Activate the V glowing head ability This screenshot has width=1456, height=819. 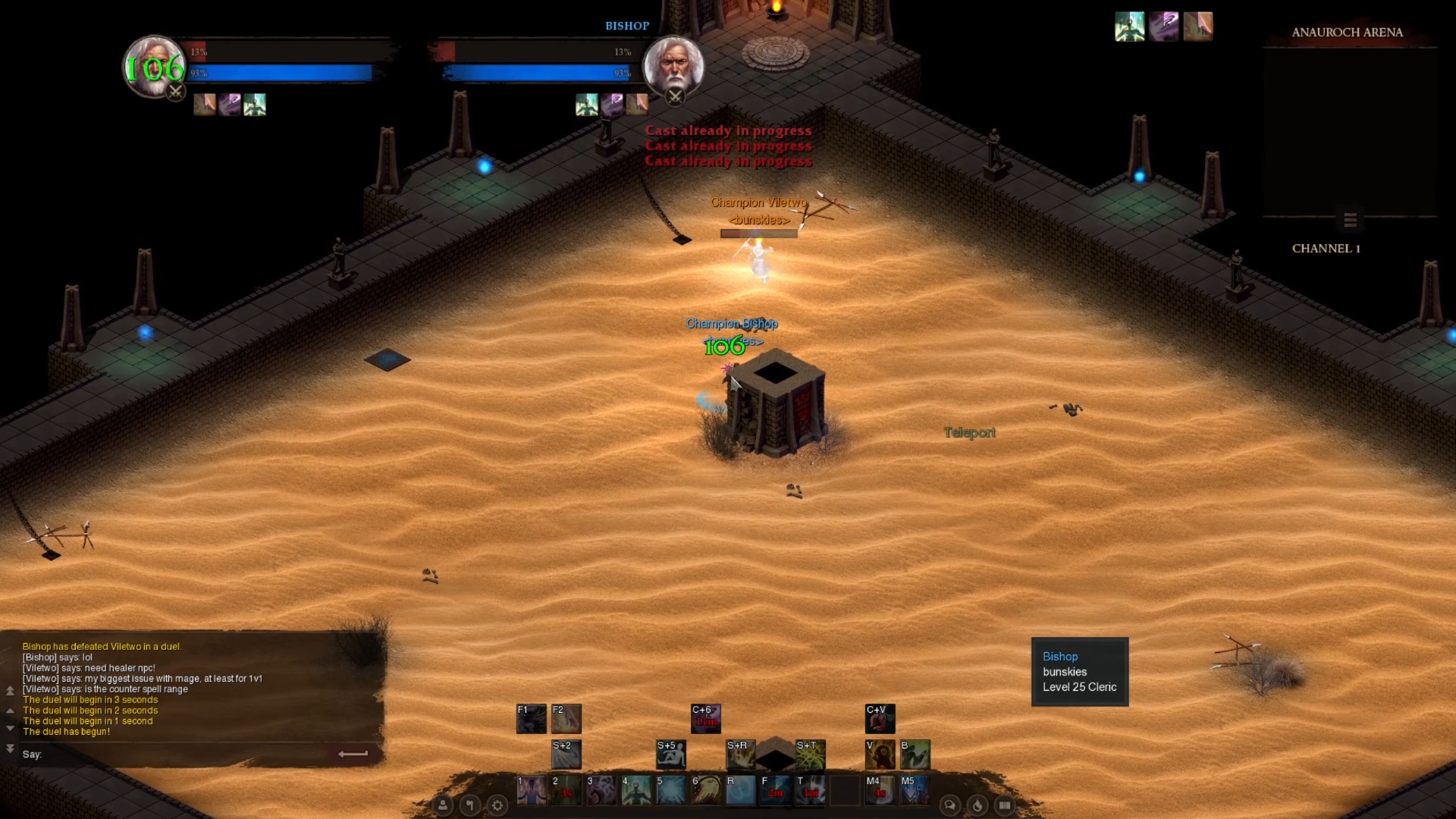pyautogui.click(x=880, y=755)
